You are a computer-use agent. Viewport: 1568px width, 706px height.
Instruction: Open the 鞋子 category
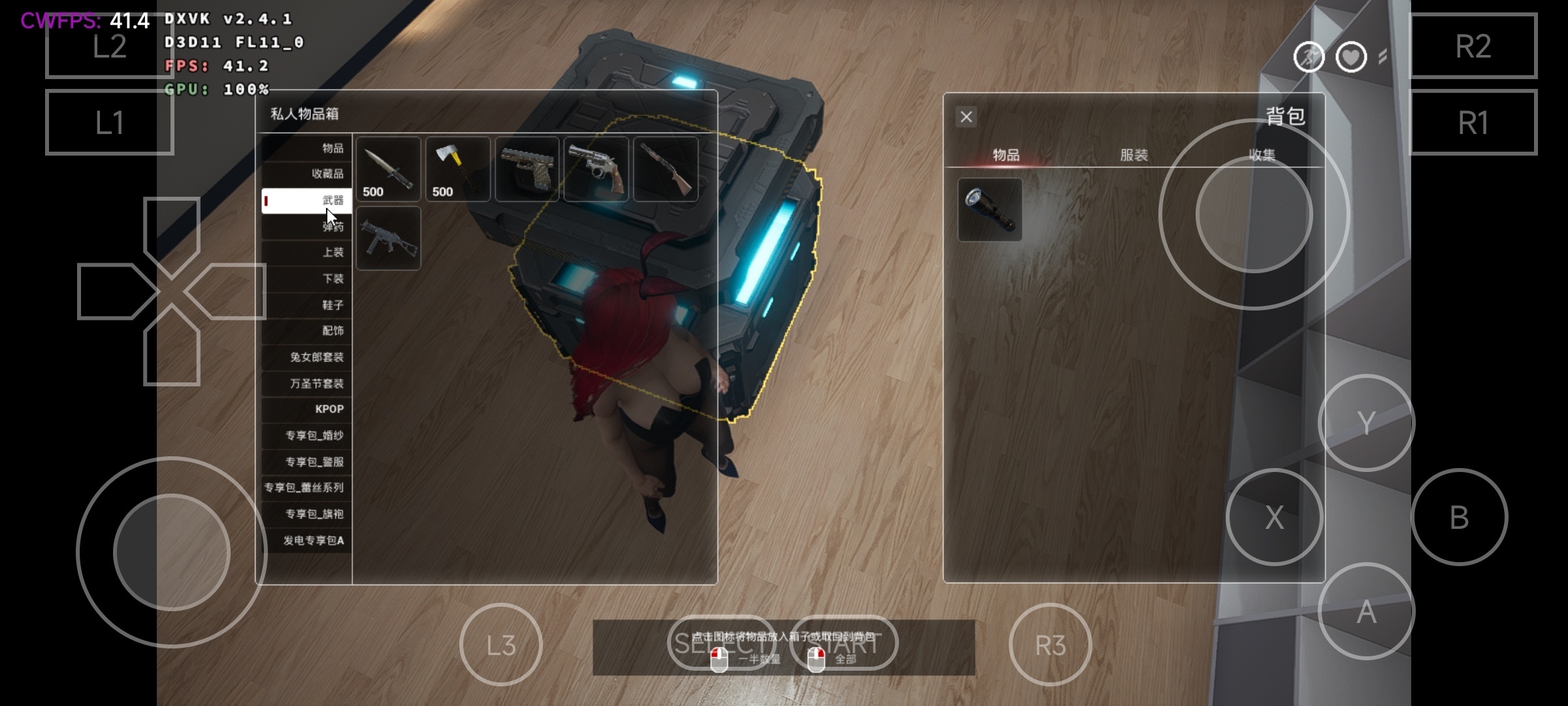[307, 305]
